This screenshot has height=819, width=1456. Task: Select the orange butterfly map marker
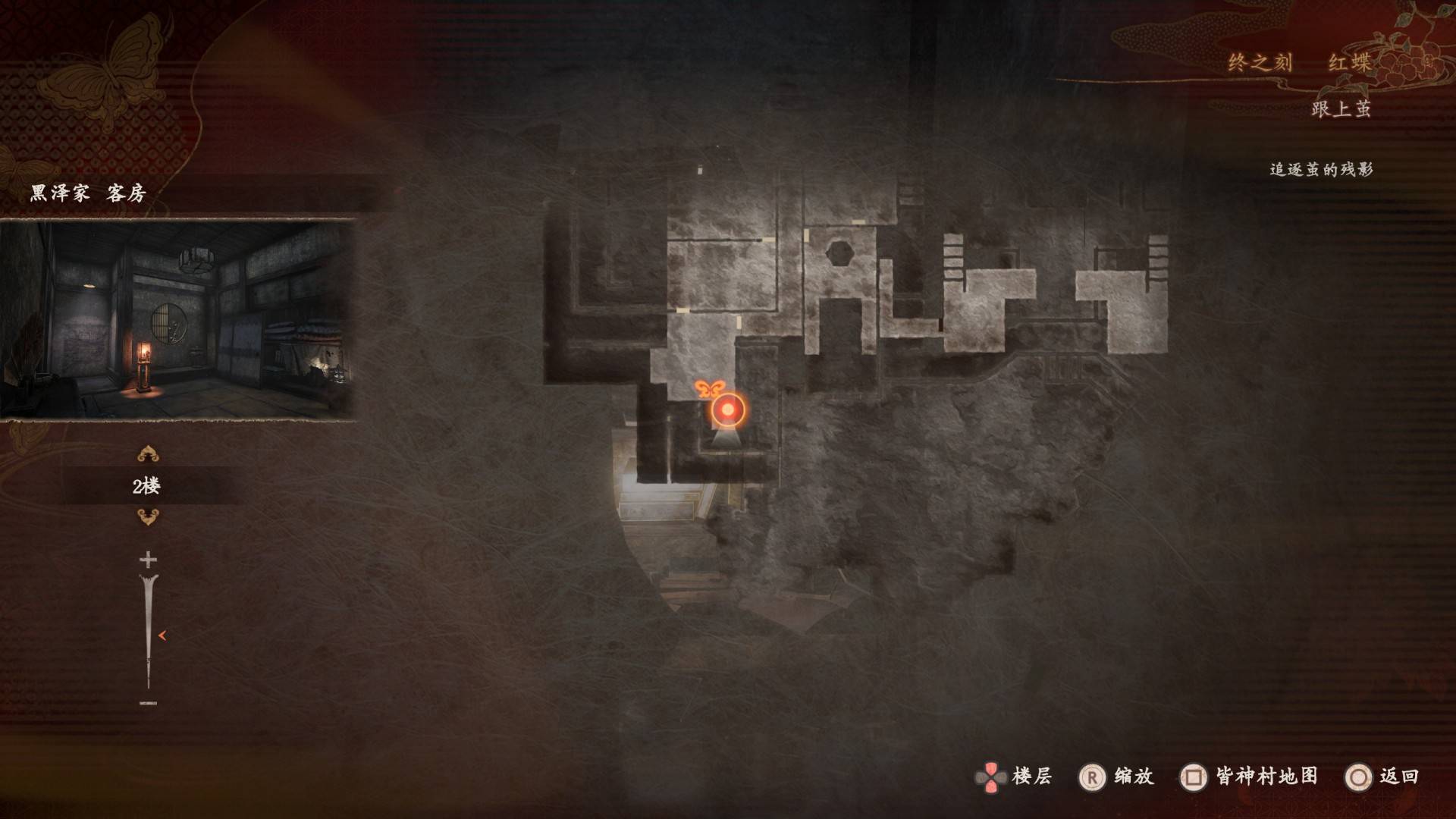click(708, 390)
